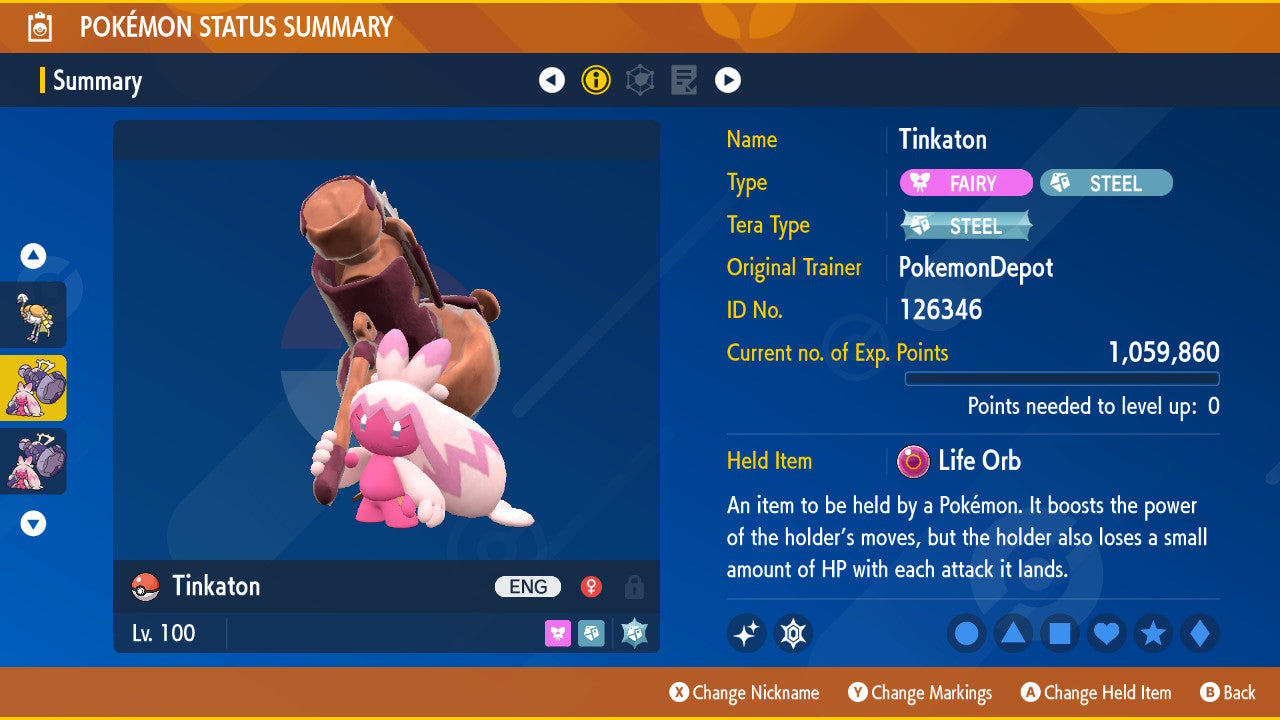Toggle the star marking
Image resolution: width=1280 pixels, height=720 pixels.
1153,633
